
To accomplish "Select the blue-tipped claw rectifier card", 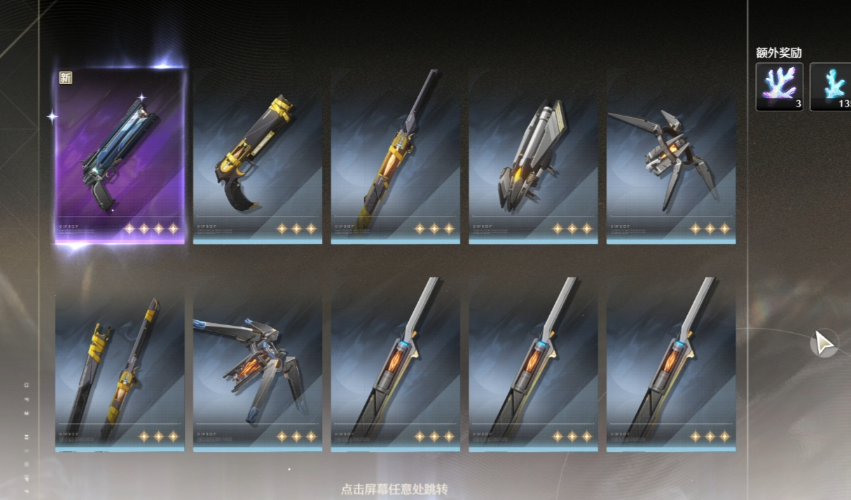I will 257,365.
